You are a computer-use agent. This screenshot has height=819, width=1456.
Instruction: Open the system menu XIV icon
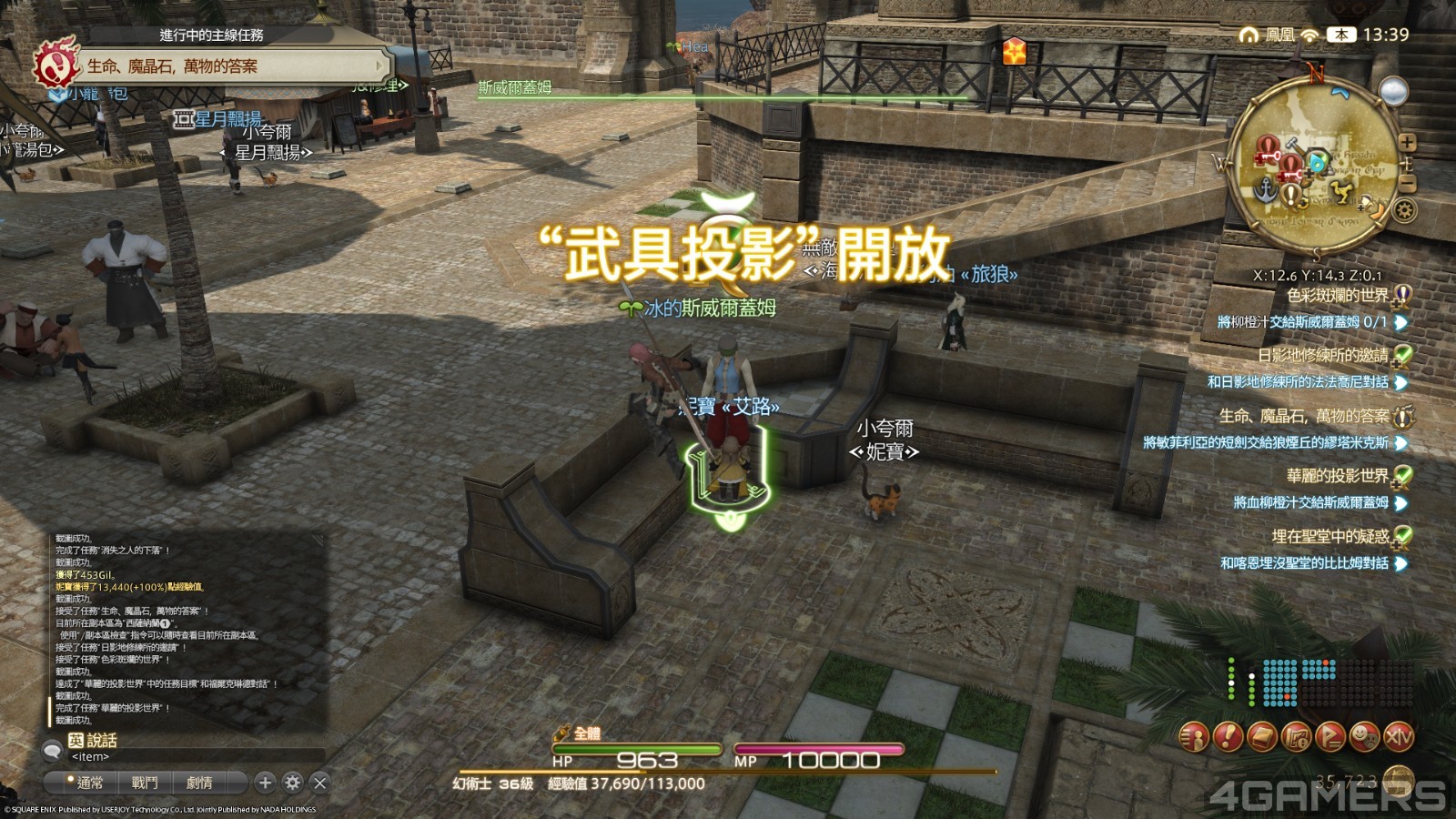pos(1399,736)
